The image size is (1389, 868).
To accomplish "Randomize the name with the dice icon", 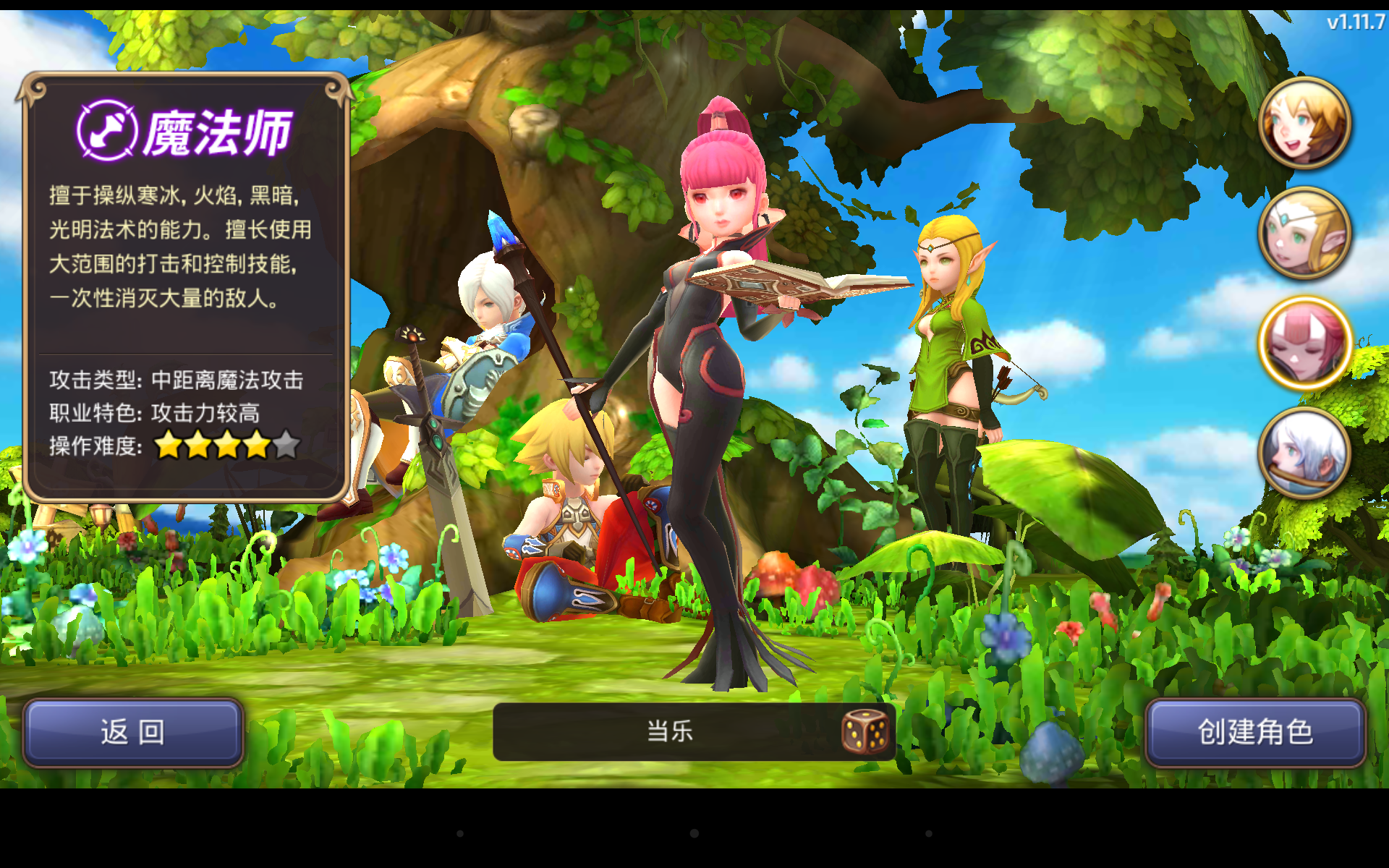I will tap(865, 731).
